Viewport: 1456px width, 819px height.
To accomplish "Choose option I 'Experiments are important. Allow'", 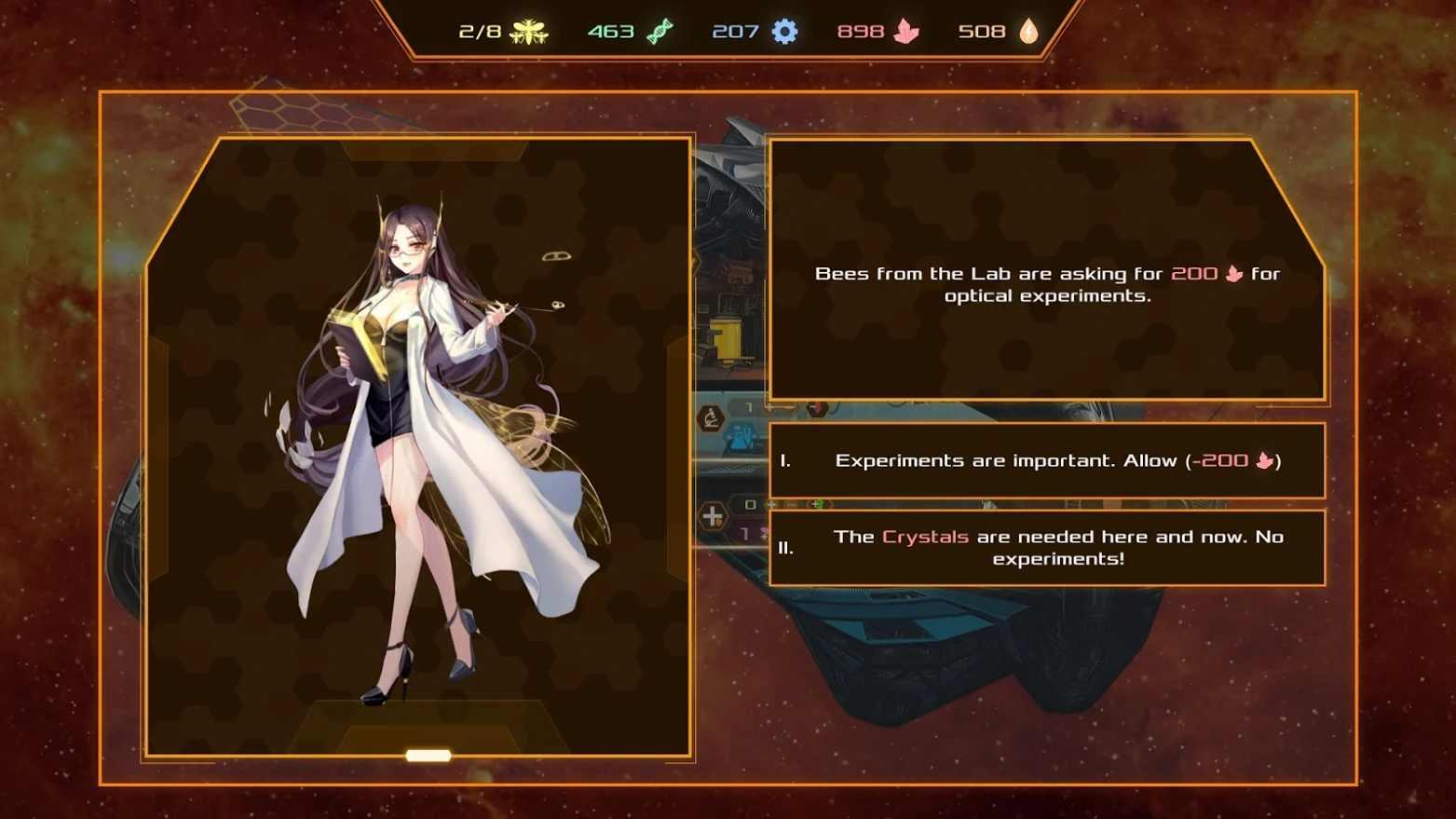I will [x=1046, y=459].
